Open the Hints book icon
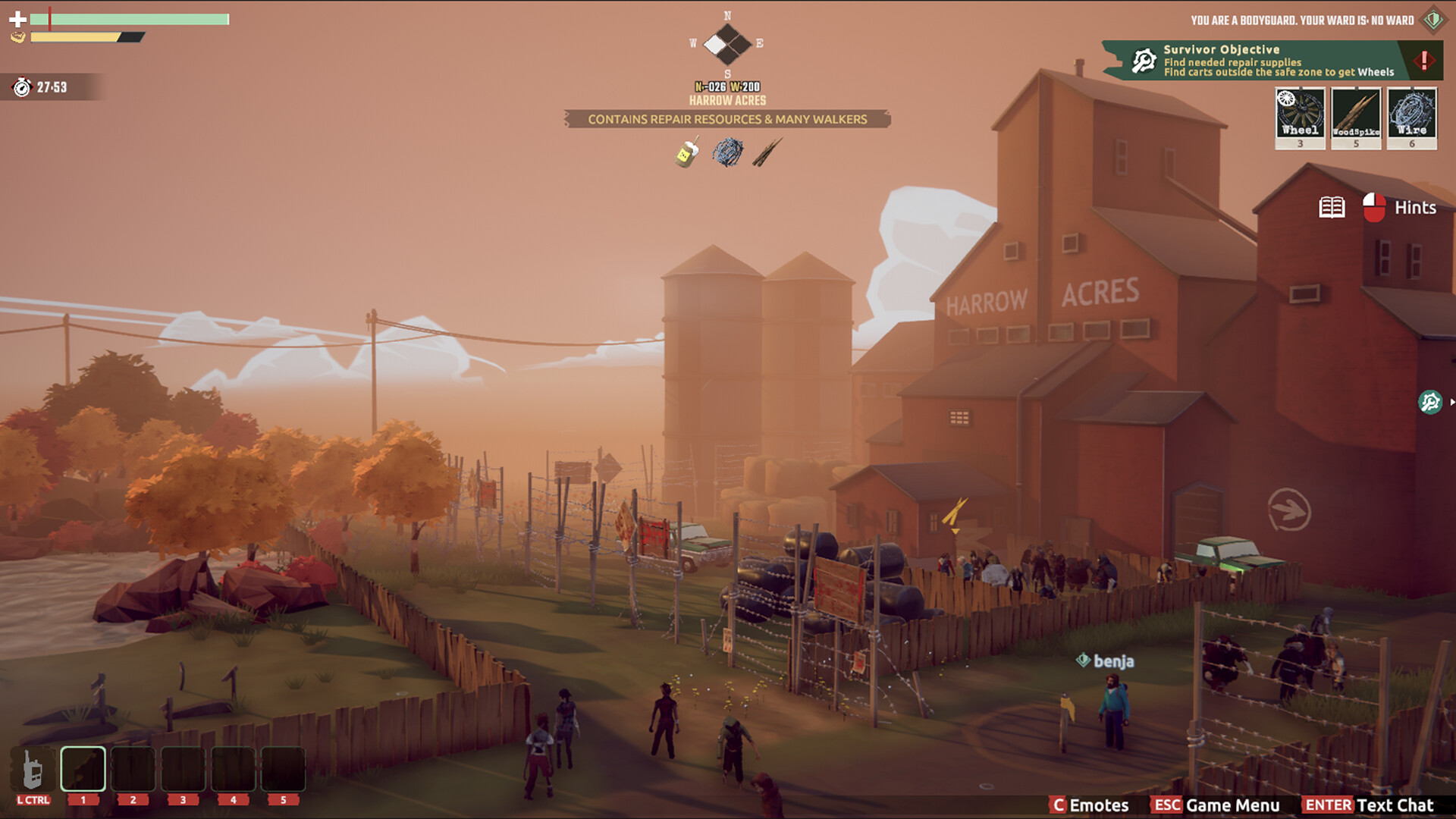 (x=1332, y=207)
